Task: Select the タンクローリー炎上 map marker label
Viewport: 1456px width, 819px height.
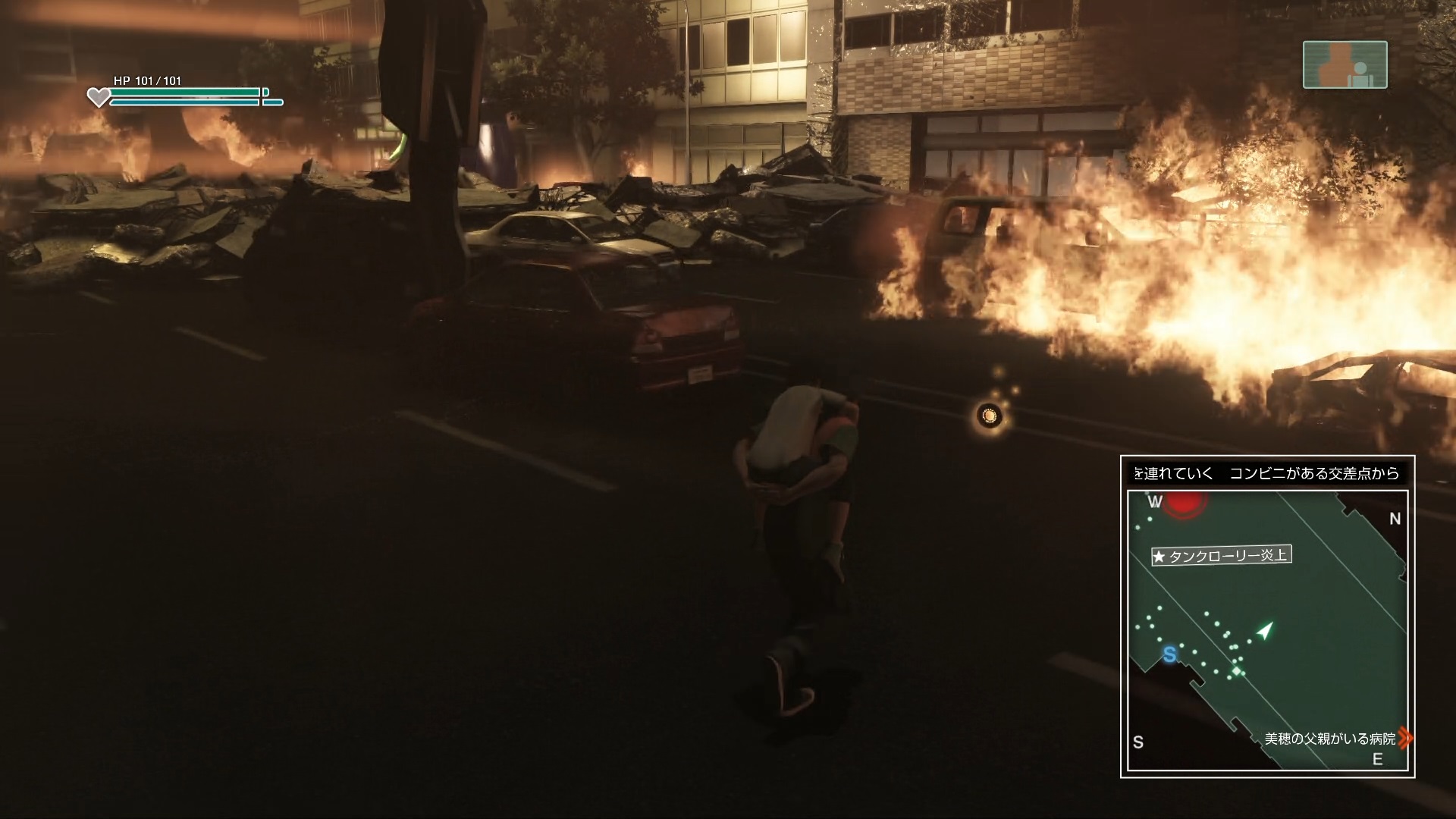Action: (x=1221, y=556)
